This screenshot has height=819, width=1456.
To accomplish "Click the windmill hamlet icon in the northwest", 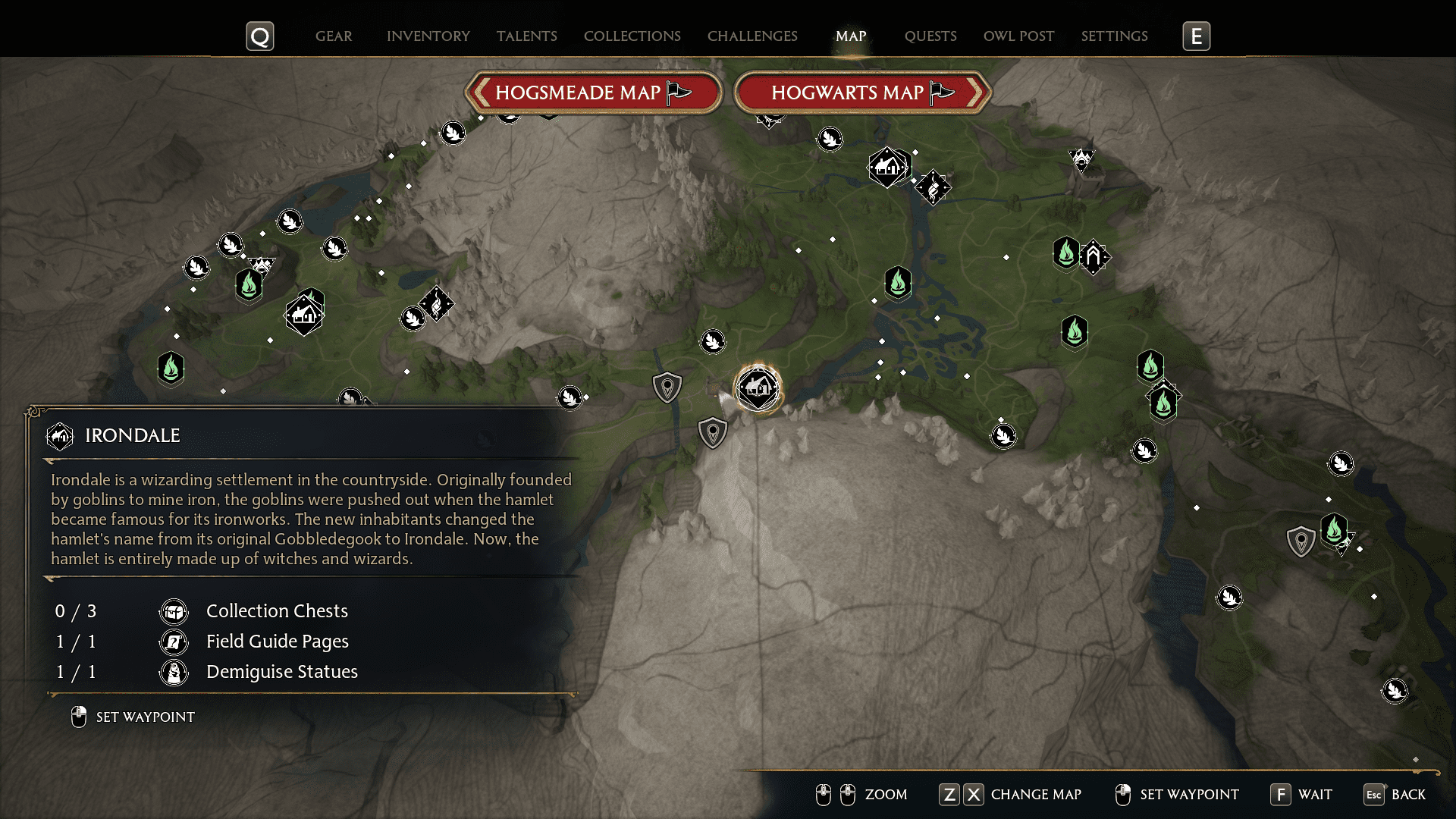I will pyautogui.click(x=303, y=313).
